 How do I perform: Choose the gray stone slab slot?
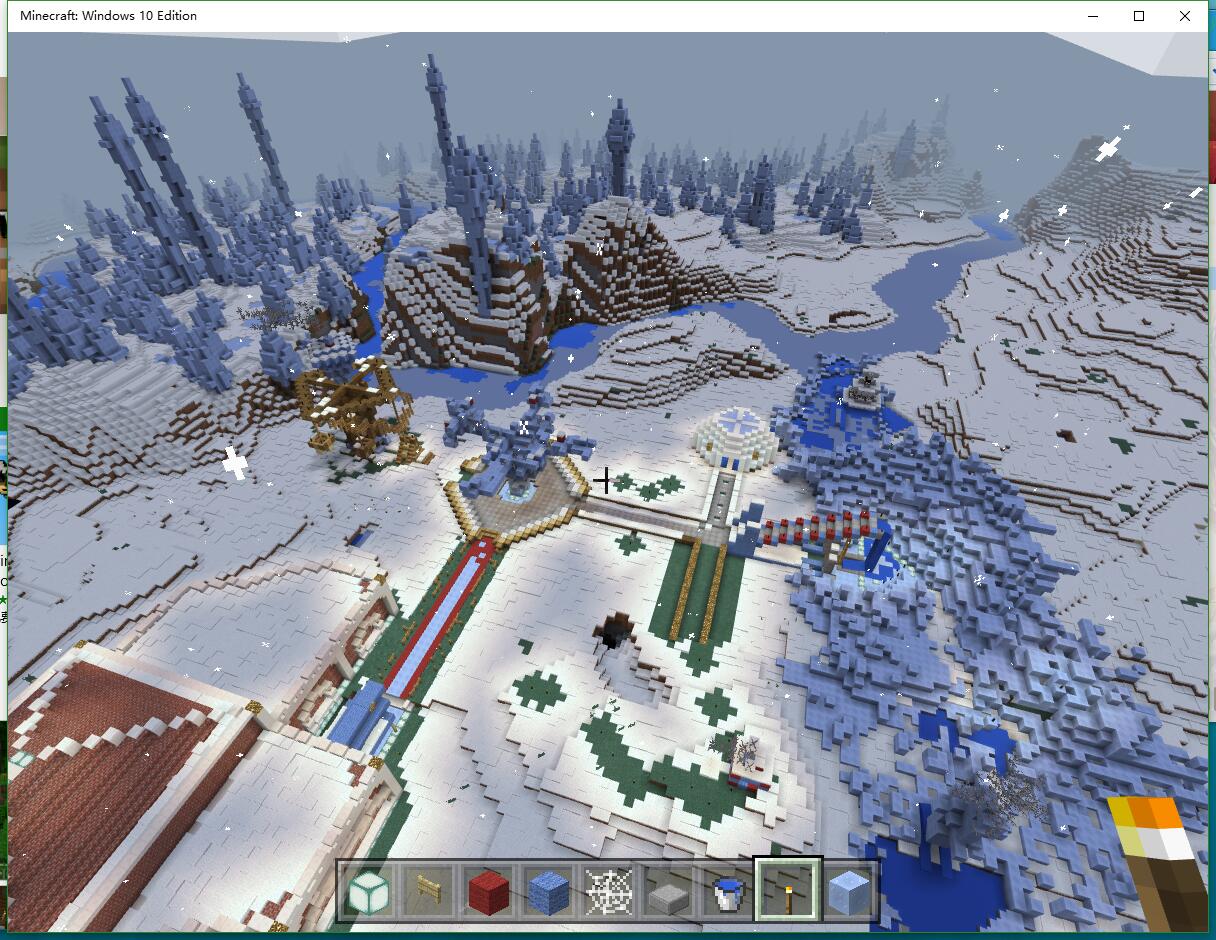click(x=668, y=889)
